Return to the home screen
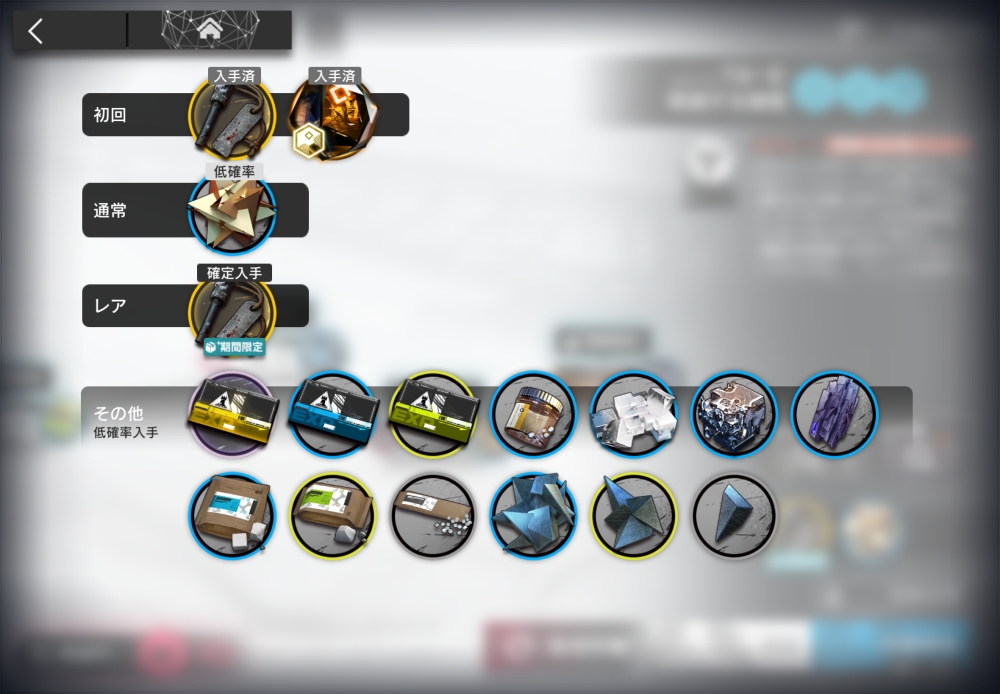 pos(210,31)
